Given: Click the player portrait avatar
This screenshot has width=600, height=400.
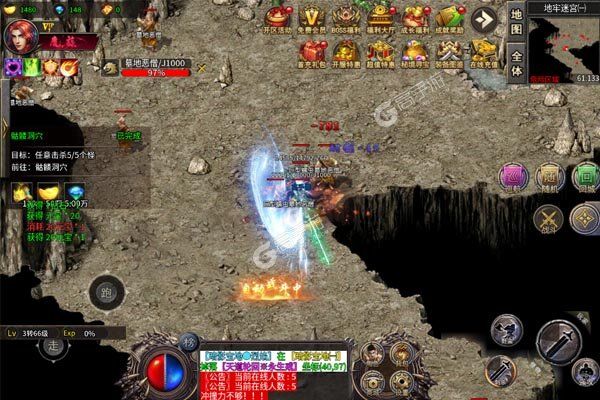Looking at the screenshot, I should pos(21,38).
